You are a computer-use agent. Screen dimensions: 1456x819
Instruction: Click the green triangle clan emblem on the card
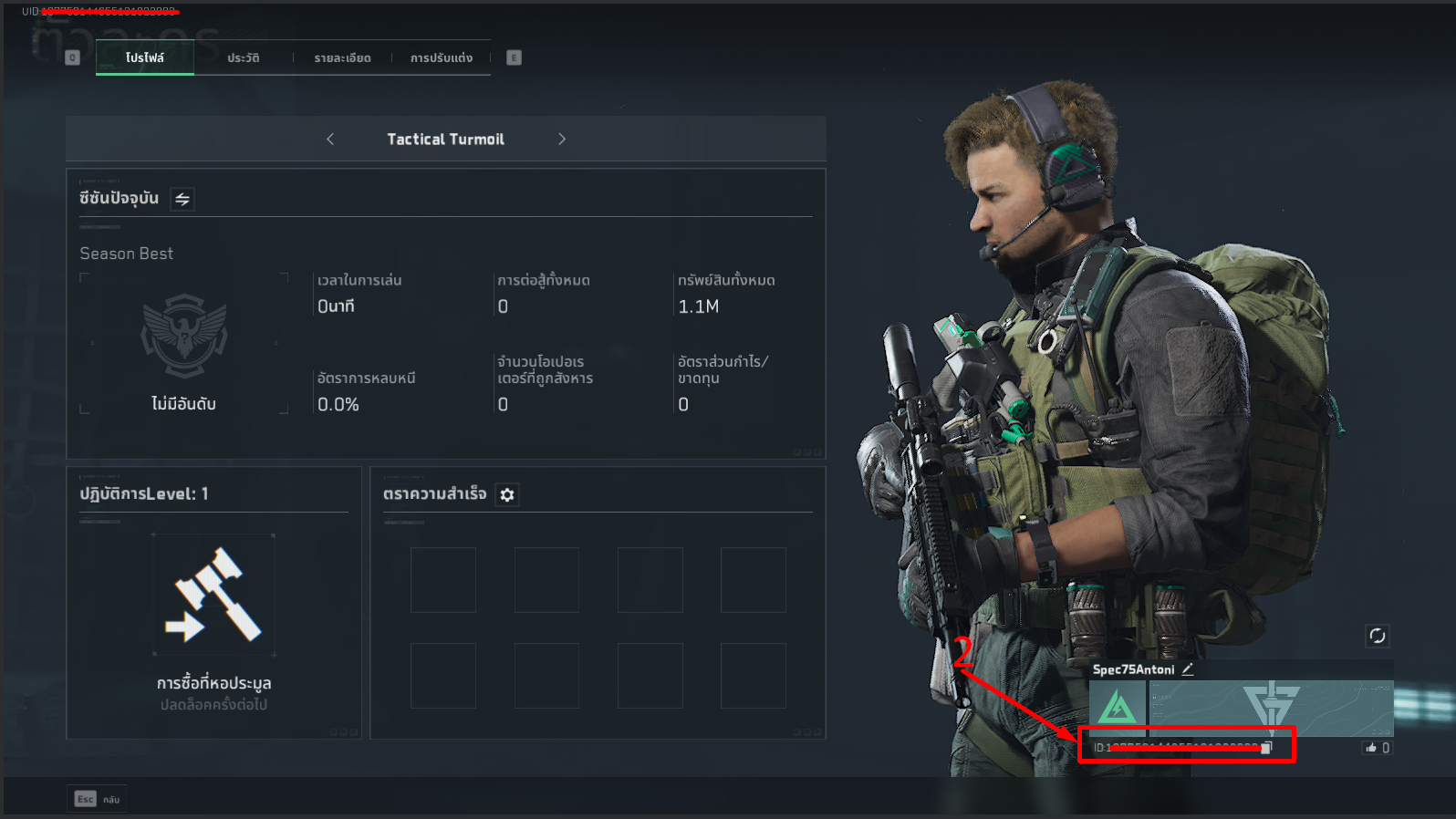1117,704
